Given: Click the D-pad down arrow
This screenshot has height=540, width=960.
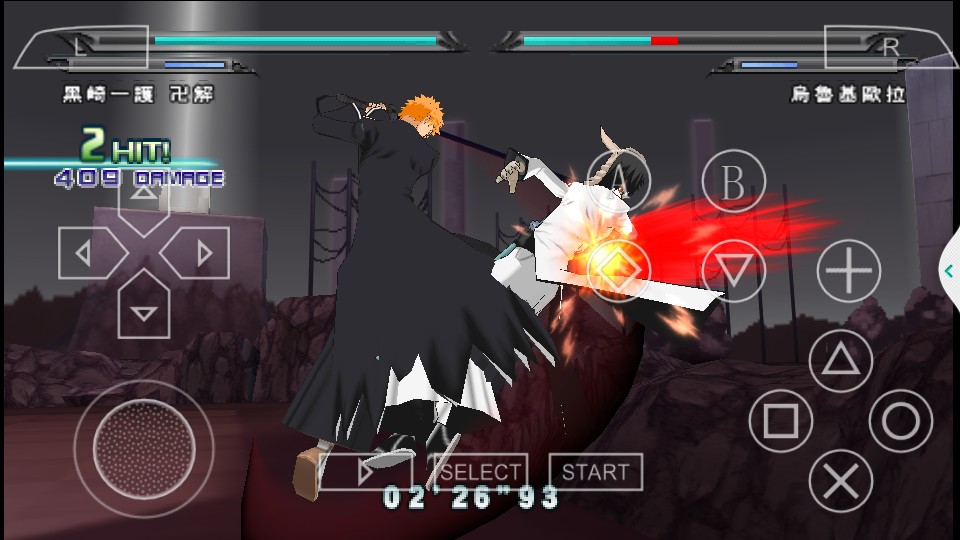Looking at the screenshot, I should coord(144,309).
